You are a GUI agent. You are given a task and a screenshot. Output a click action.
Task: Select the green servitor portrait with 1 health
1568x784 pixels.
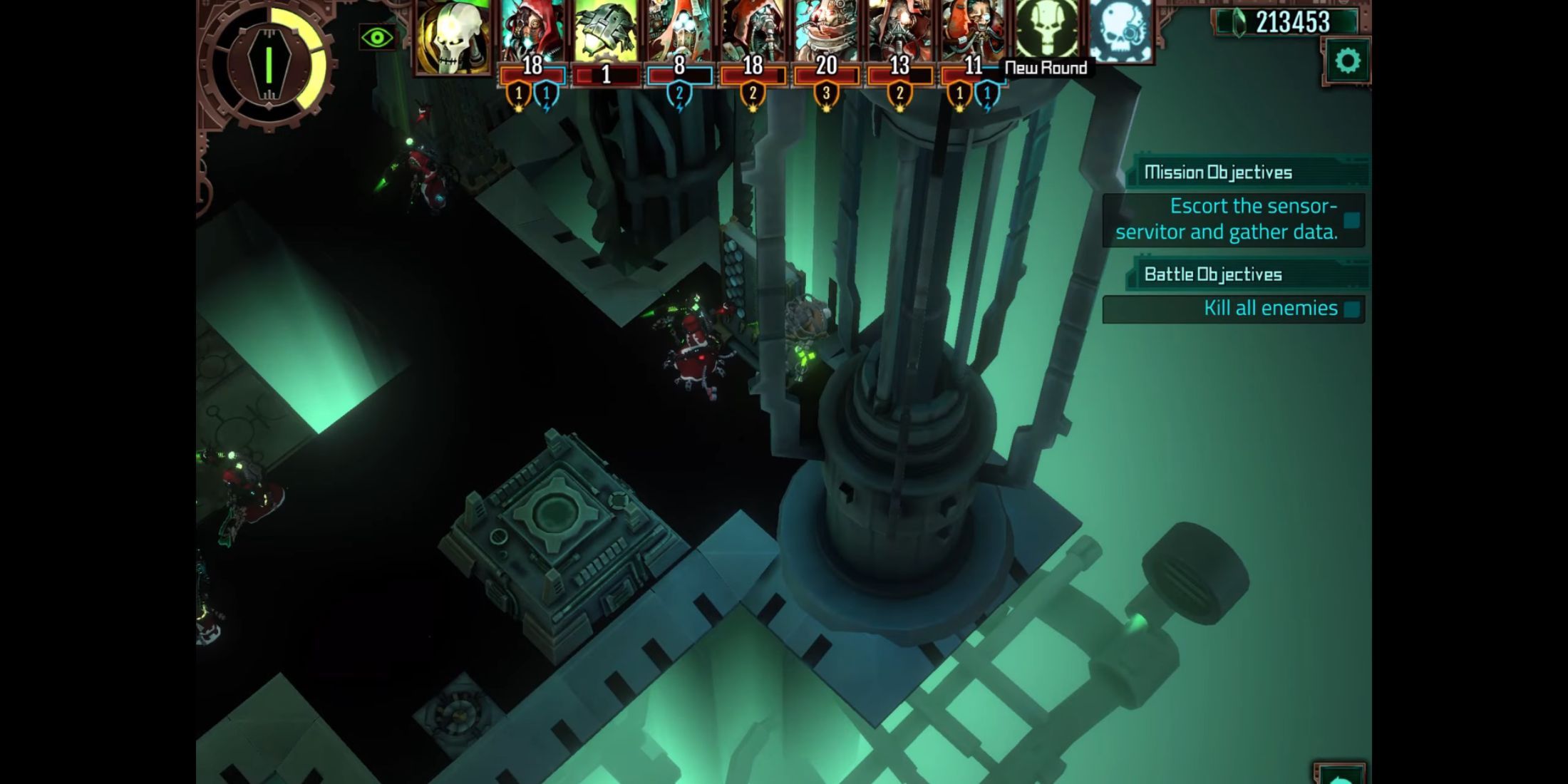click(606, 32)
